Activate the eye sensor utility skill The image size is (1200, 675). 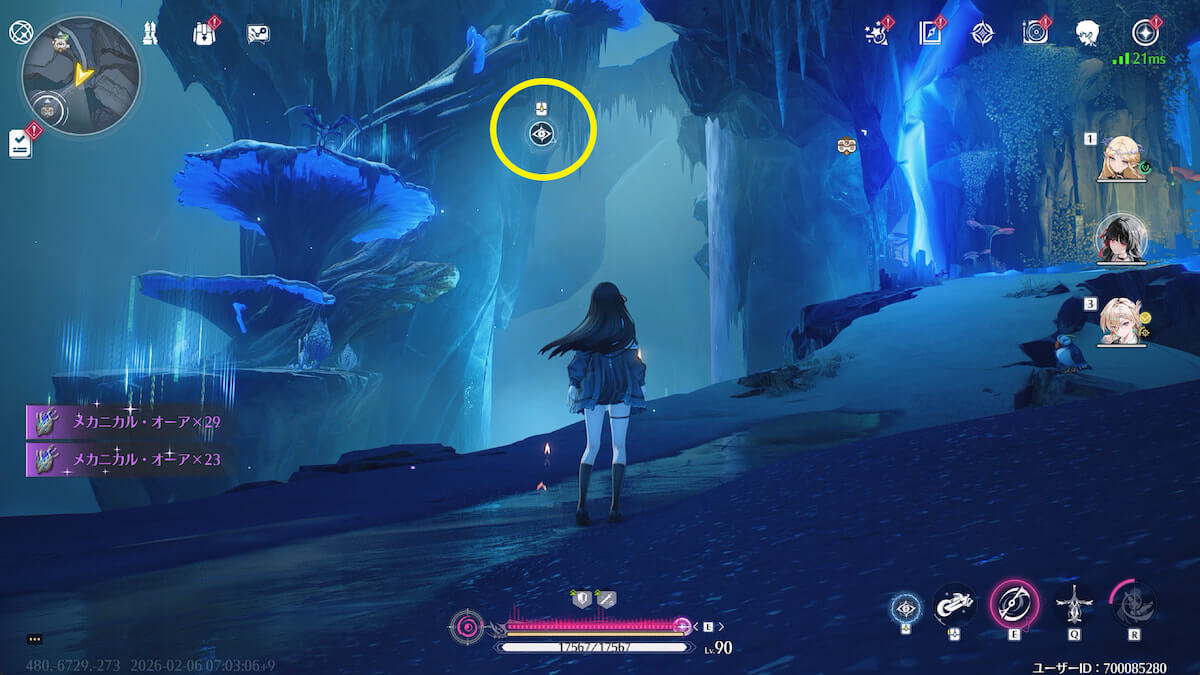click(907, 607)
